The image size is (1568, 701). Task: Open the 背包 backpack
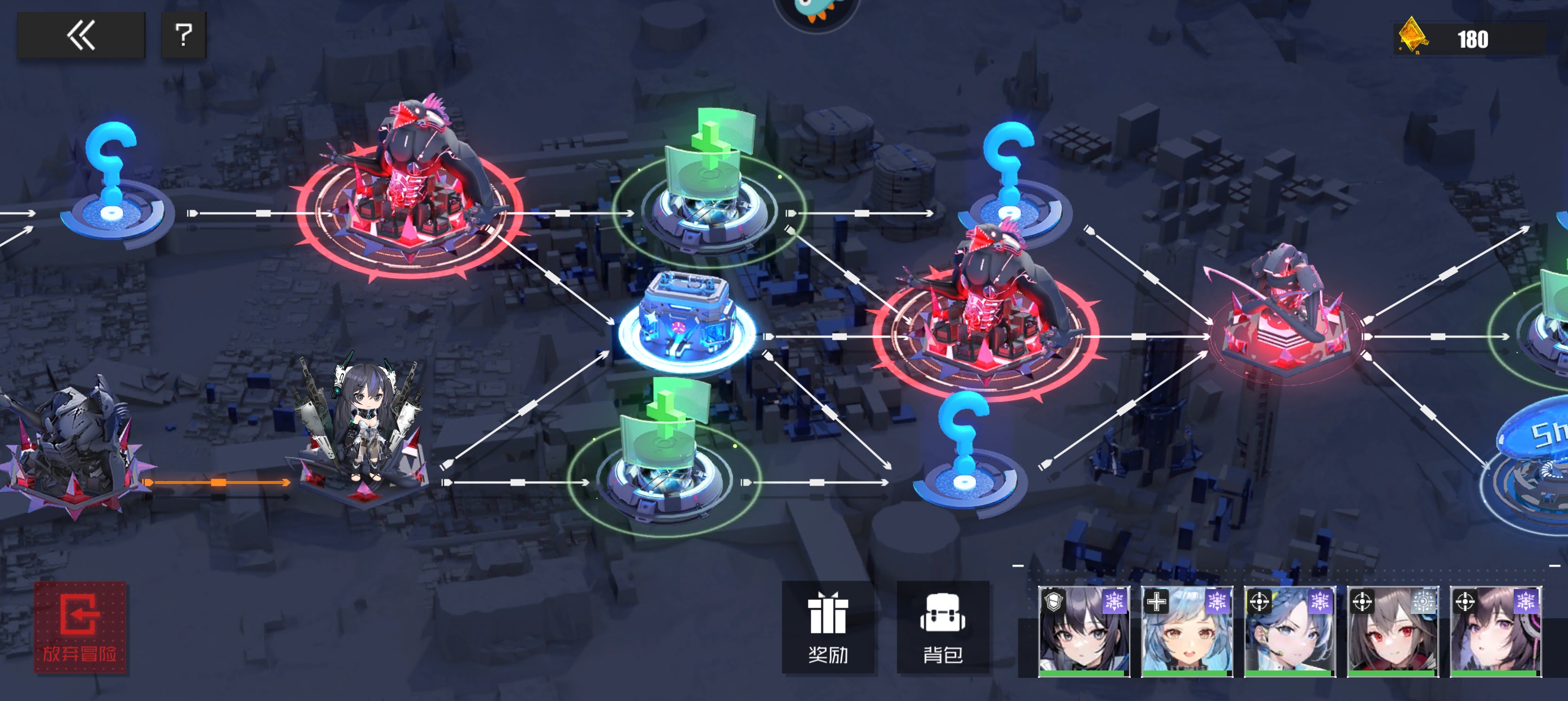point(942,627)
